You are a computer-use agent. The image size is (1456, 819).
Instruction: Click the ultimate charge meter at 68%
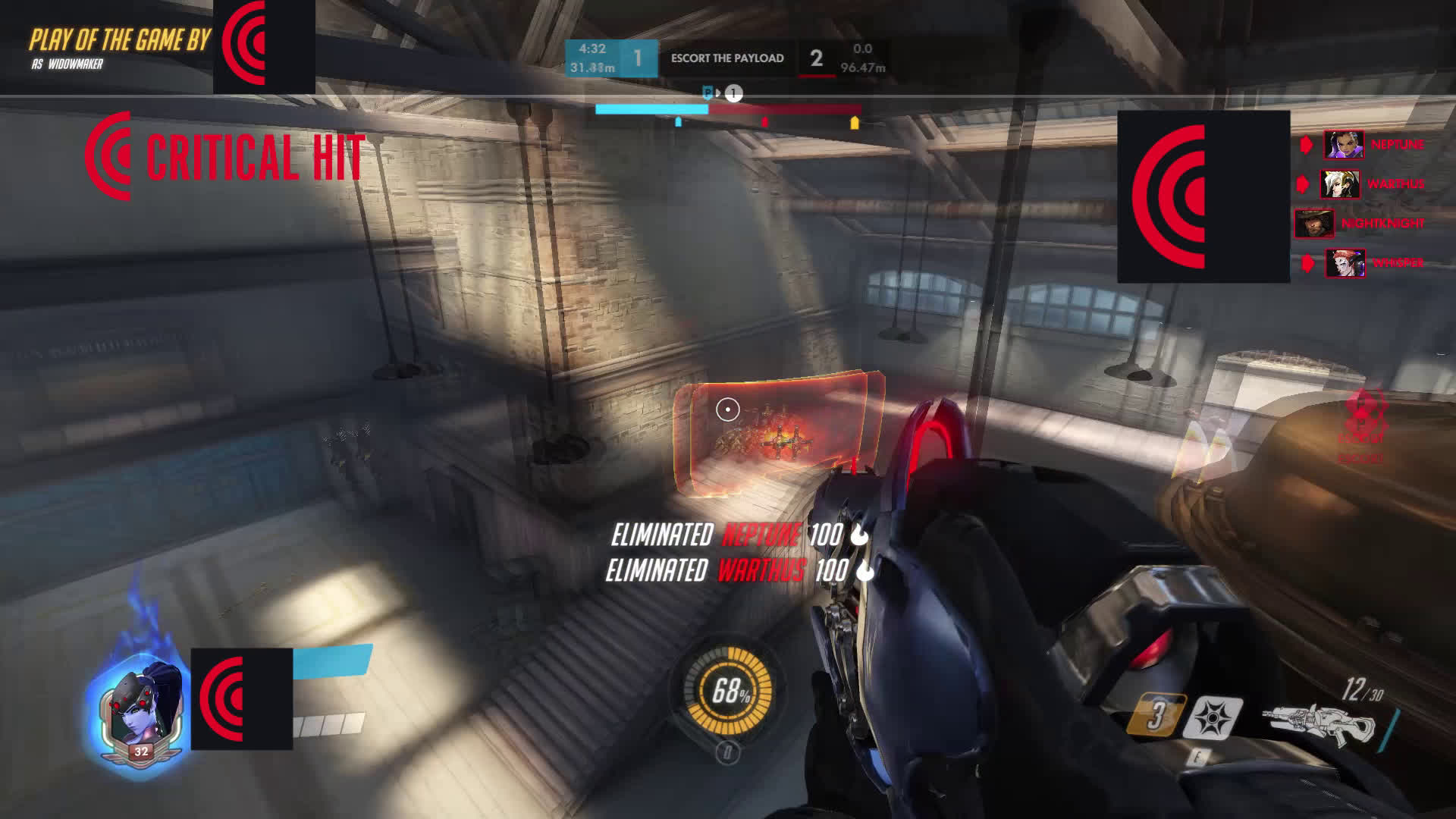tap(728, 692)
